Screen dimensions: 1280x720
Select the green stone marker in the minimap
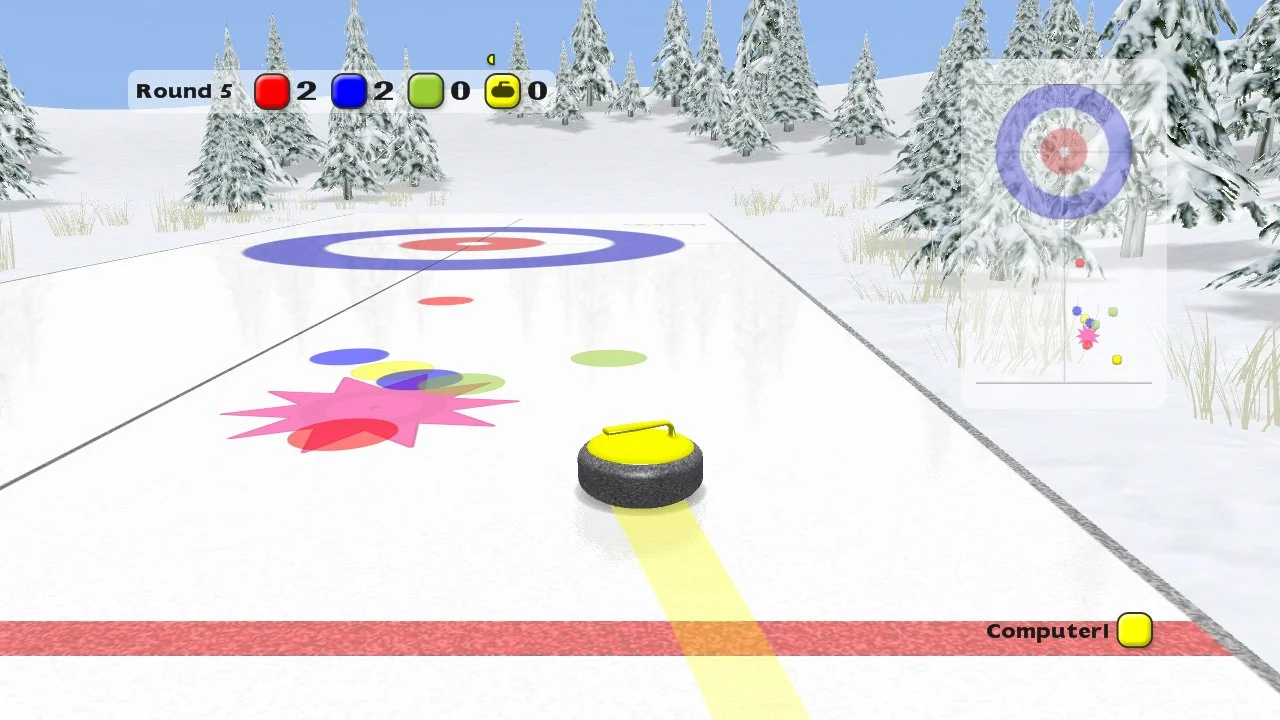point(1112,311)
